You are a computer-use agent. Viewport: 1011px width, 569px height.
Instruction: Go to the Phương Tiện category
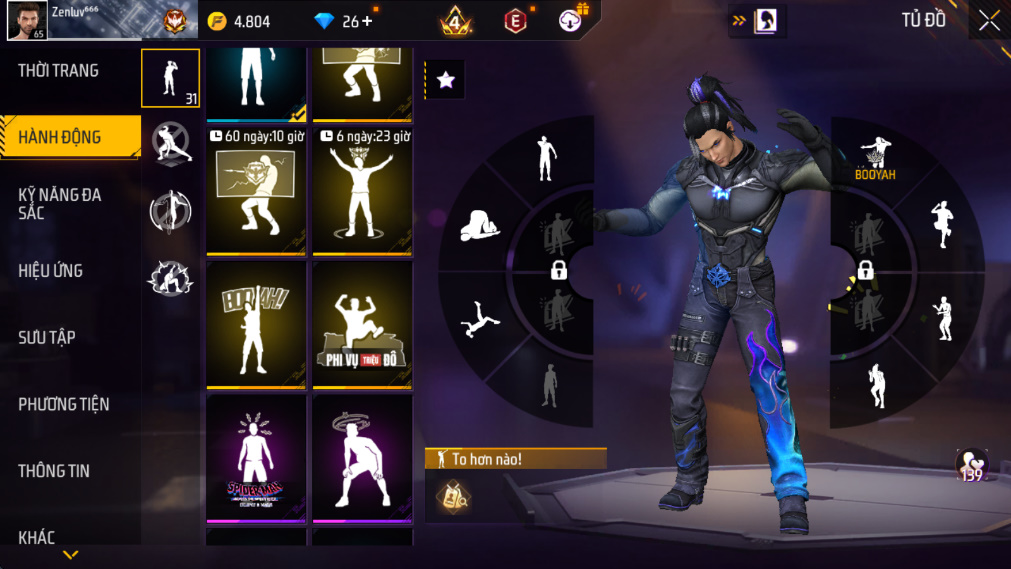click(64, 405)
